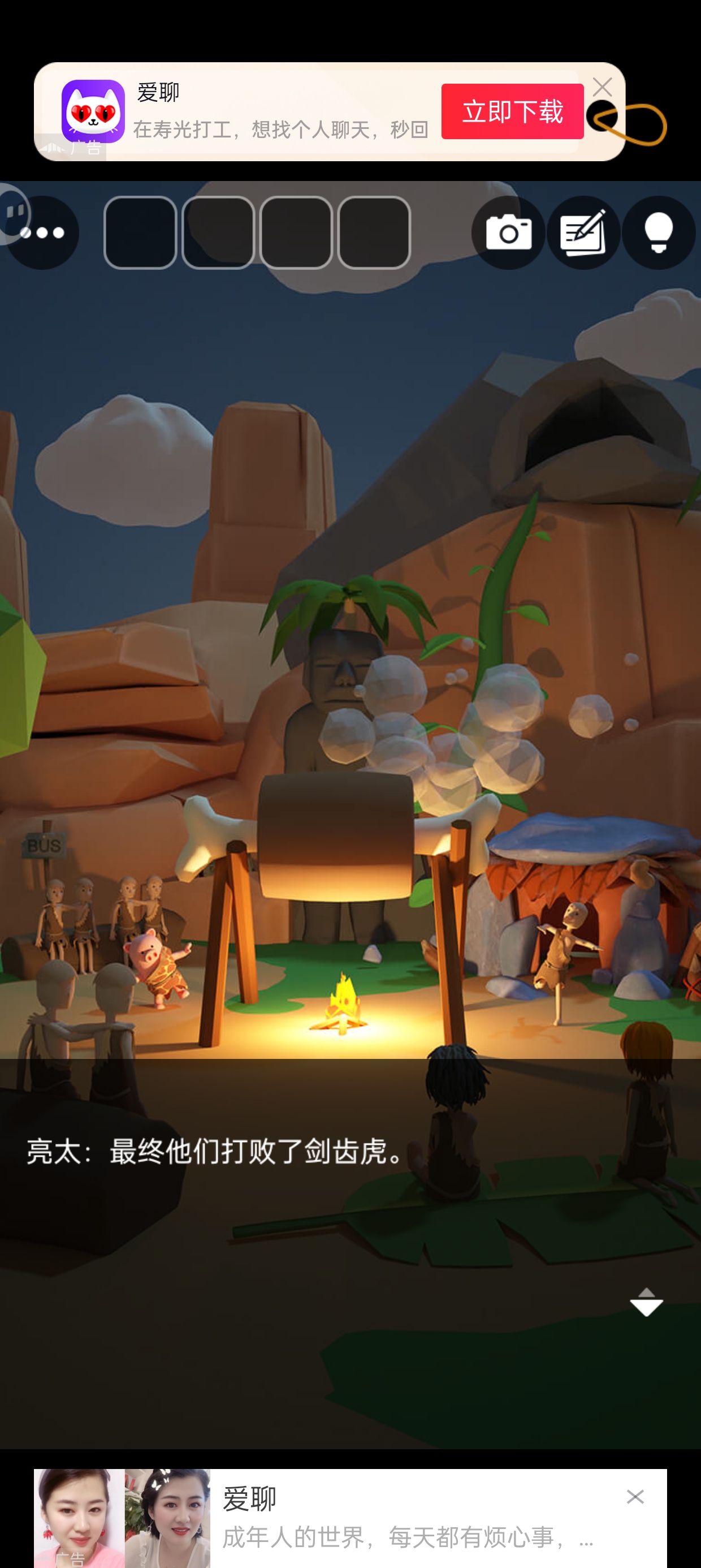This screenshot has height=1568, width=701.
Task: Advance dialogue with the down arrow
Action: click(646, 1302)
